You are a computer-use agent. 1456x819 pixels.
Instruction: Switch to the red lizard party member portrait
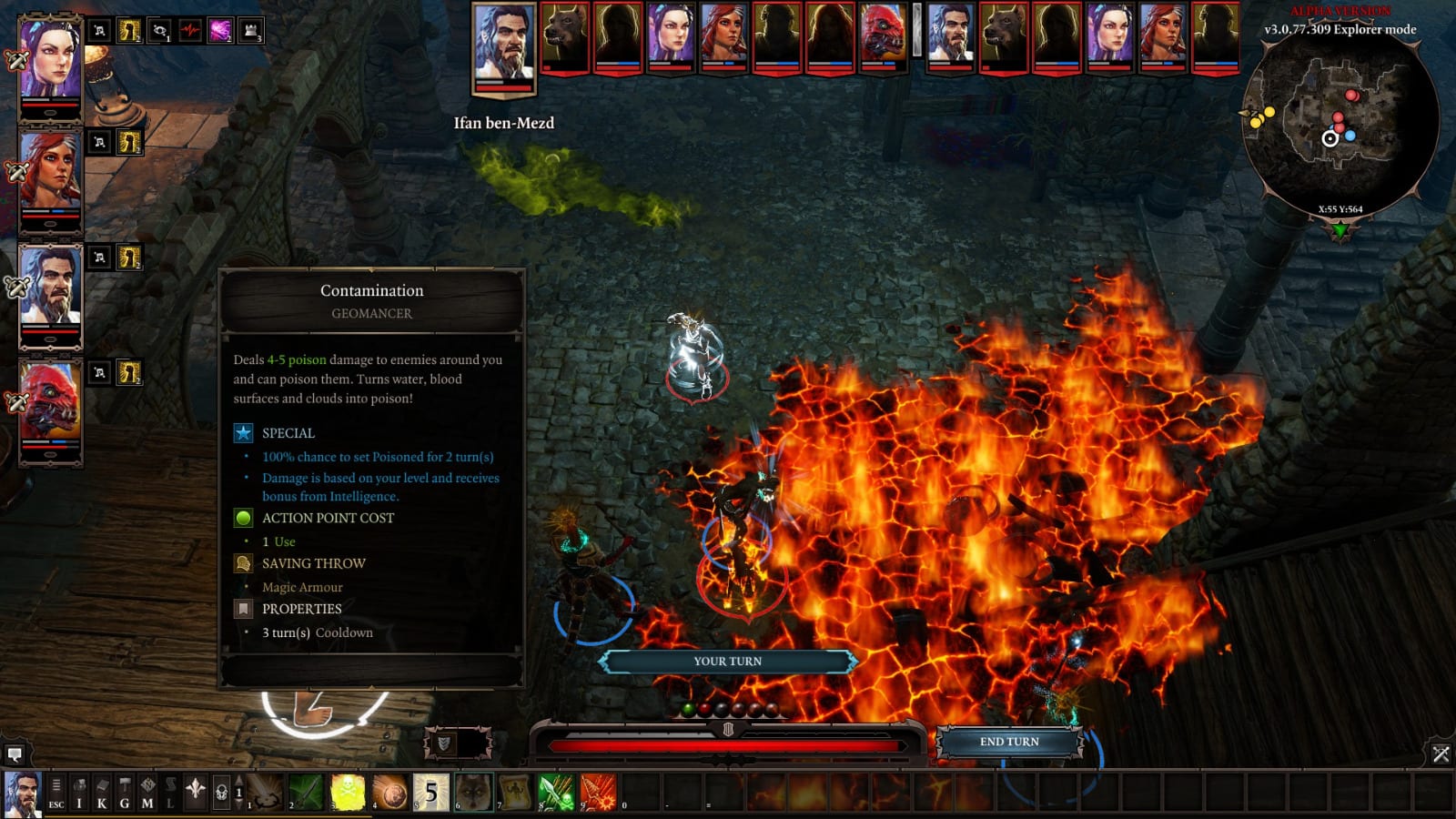click(50, 400)
